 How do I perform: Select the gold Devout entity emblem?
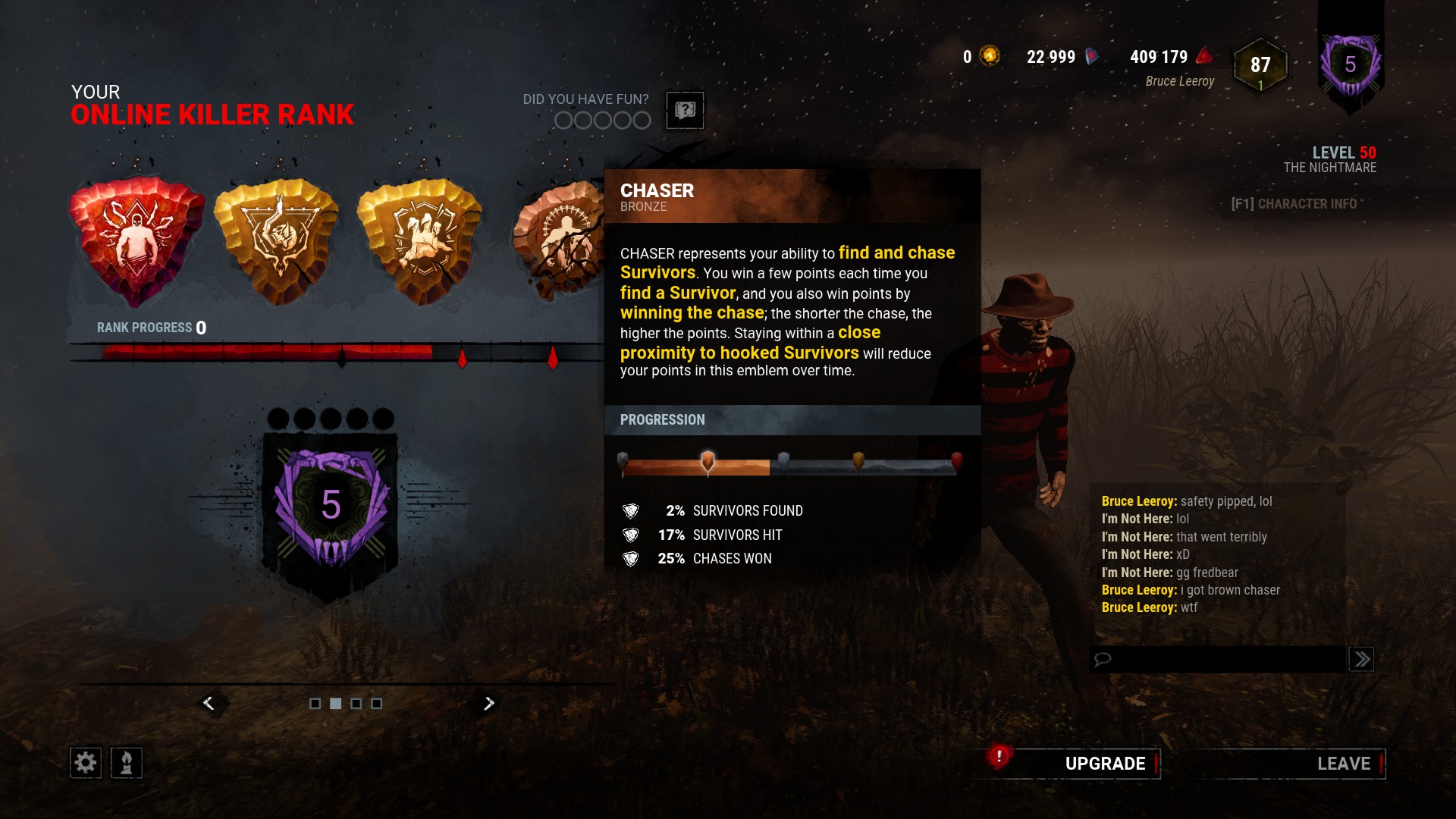click(x=278, y=240)
